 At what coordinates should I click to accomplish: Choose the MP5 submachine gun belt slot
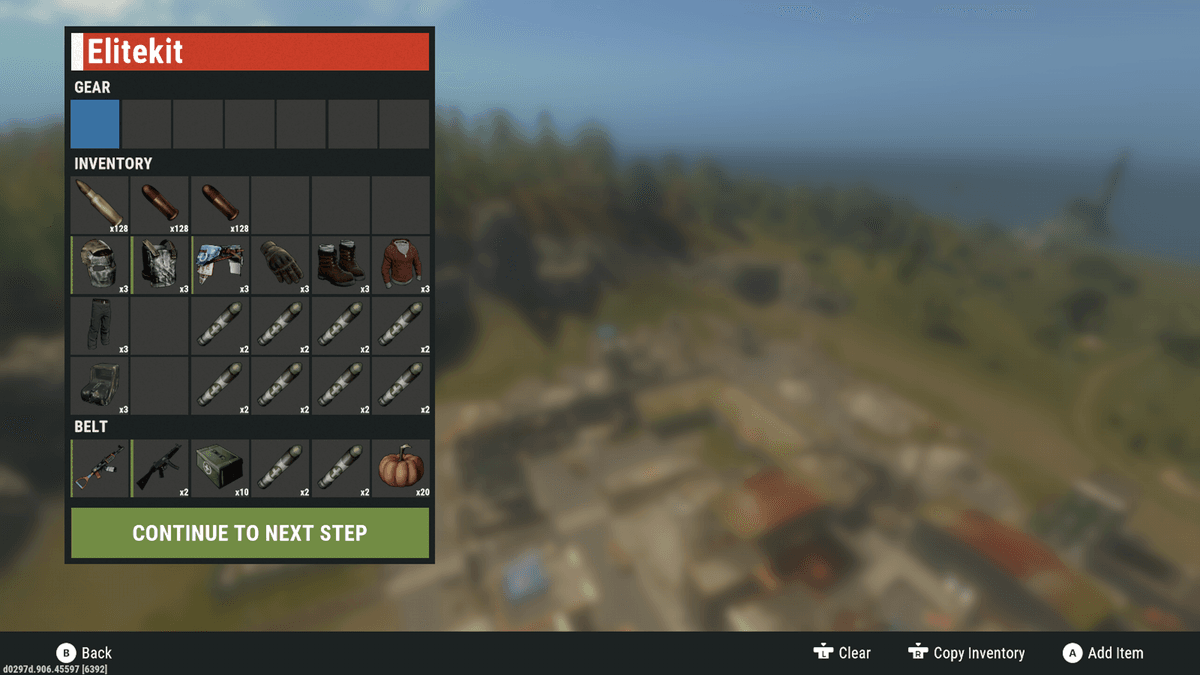(x=160, y=468)
